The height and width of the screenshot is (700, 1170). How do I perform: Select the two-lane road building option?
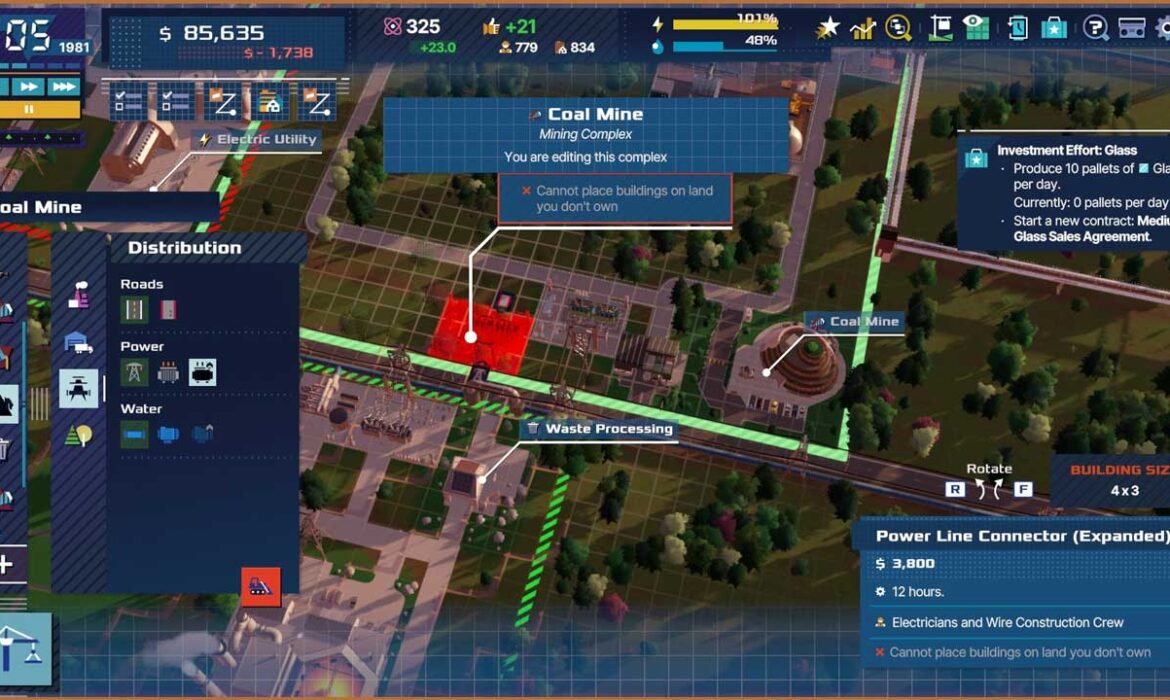point(134,310)
